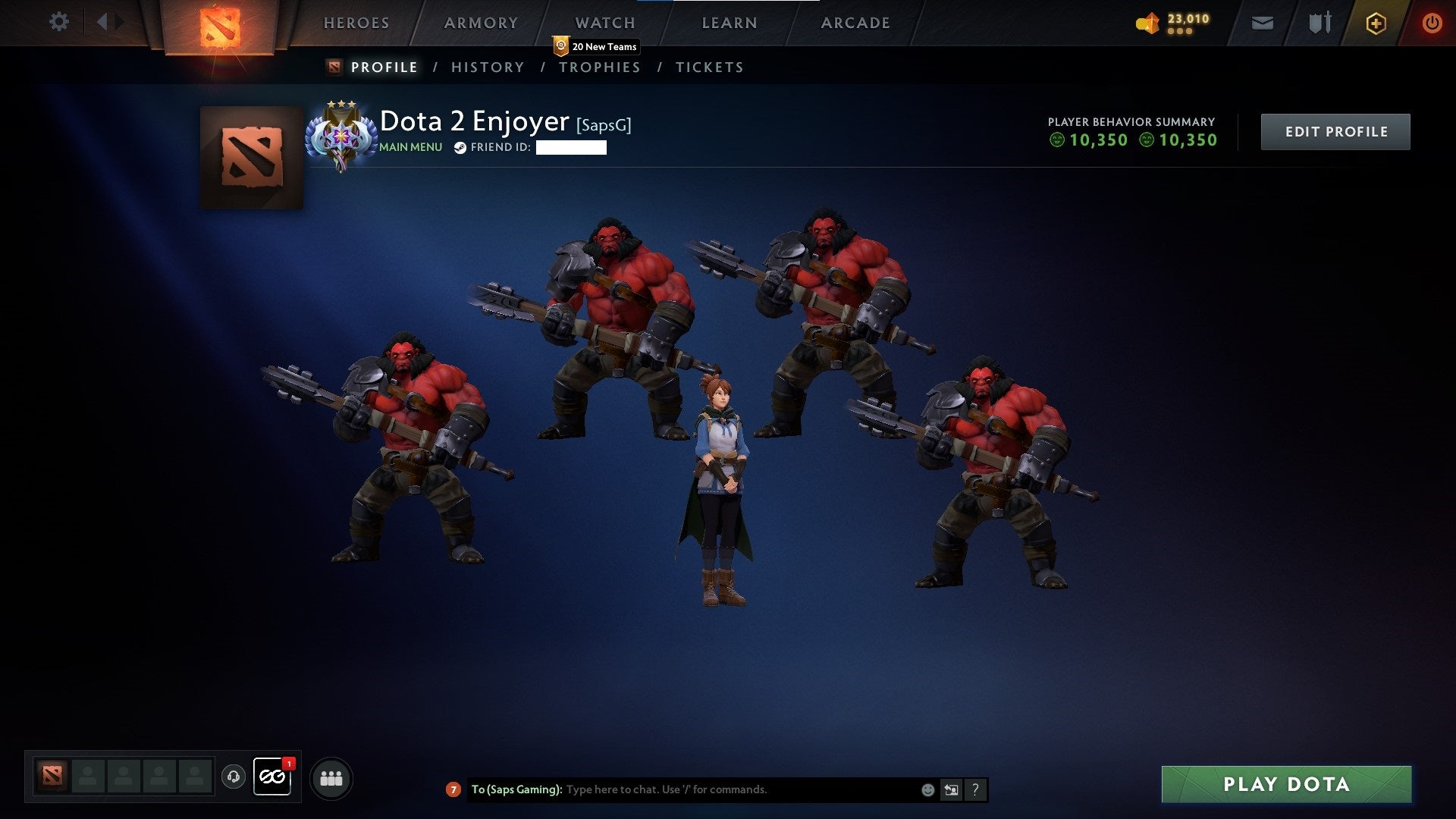Click the Dota 2 logo home button

(220, 27)
